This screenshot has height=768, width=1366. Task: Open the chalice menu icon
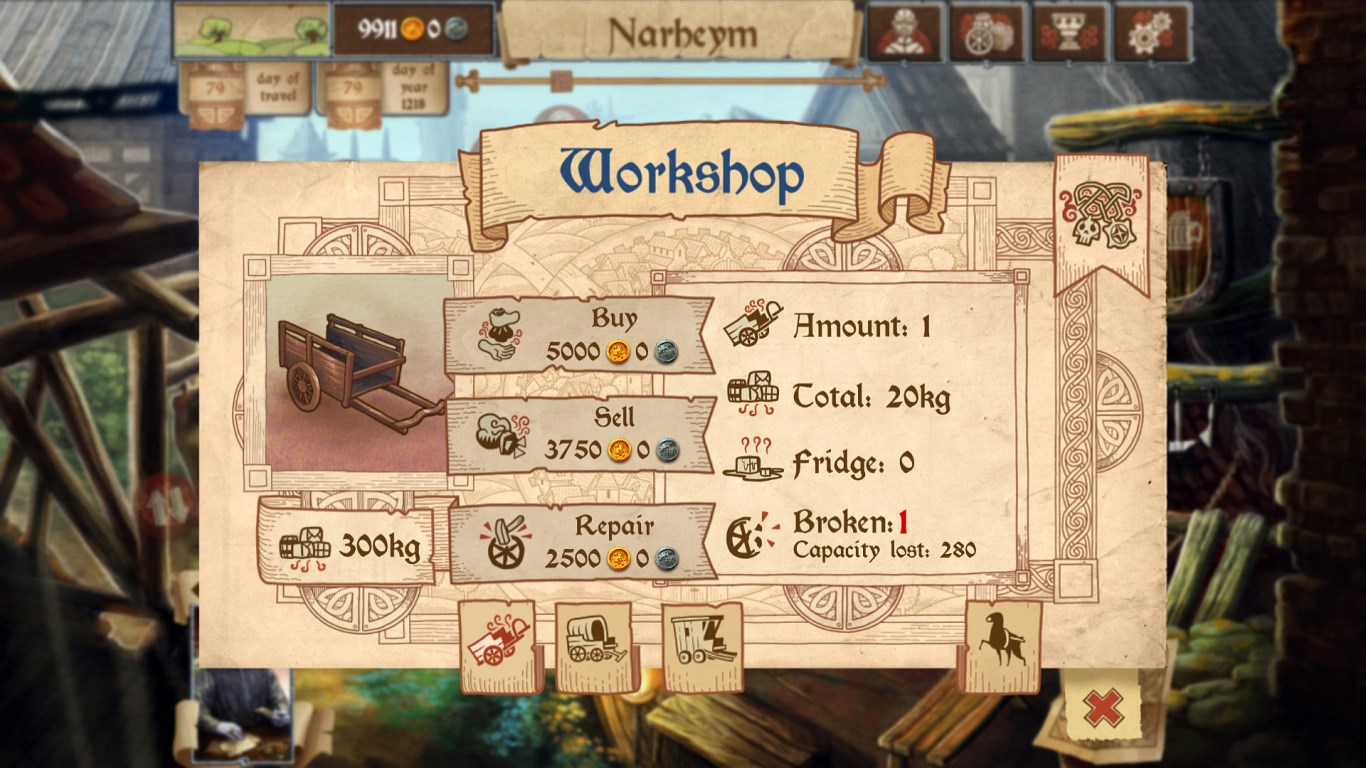click(1070, 32)
